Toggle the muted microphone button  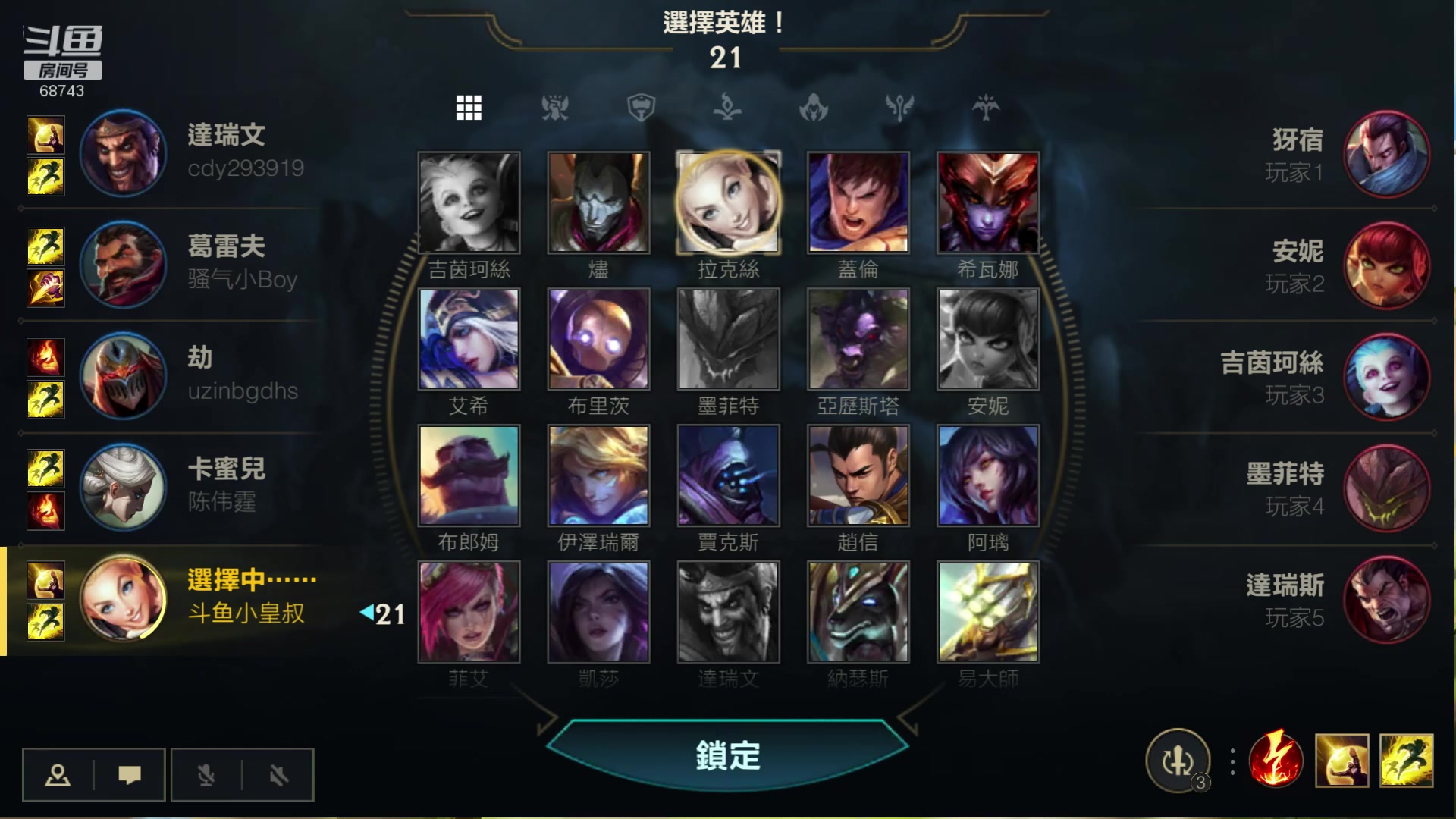(x=206, y=775)
